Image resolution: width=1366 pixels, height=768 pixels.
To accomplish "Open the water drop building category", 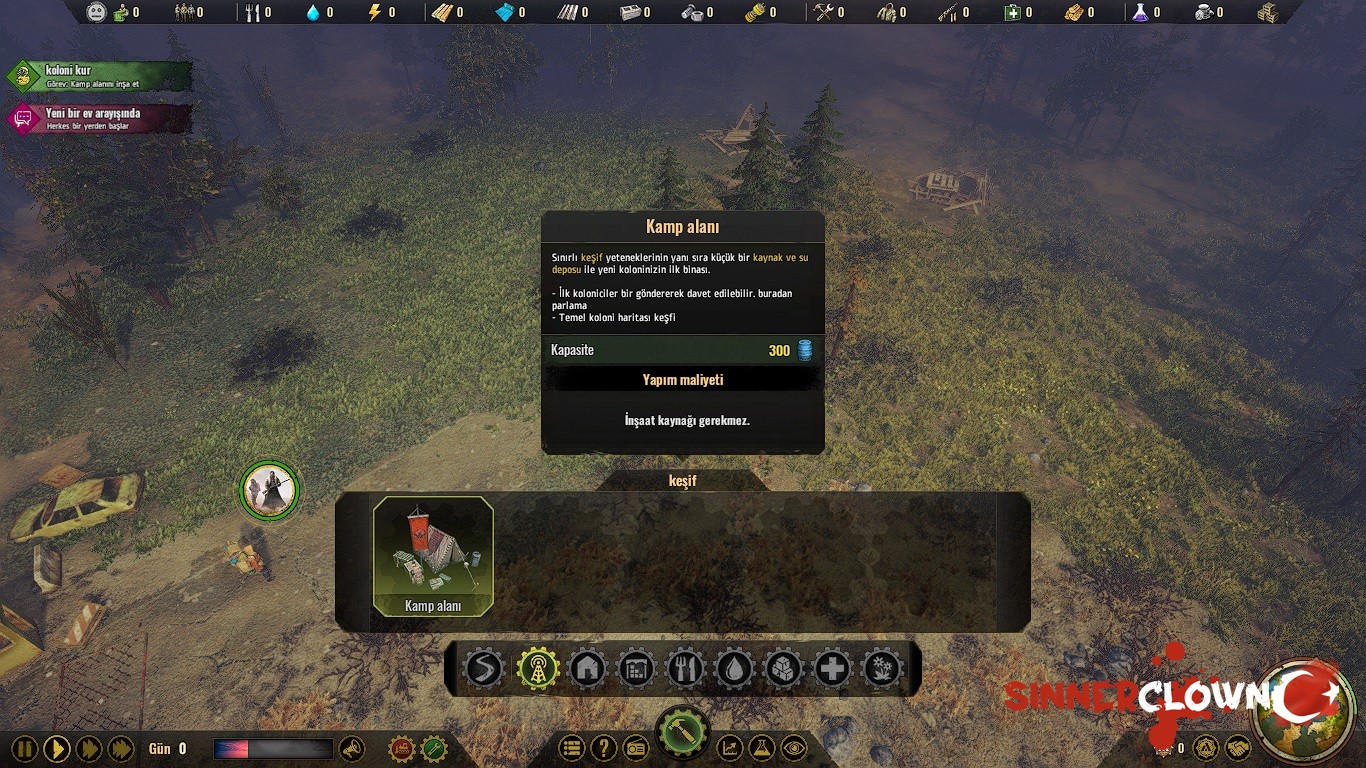I will [734, 668].
